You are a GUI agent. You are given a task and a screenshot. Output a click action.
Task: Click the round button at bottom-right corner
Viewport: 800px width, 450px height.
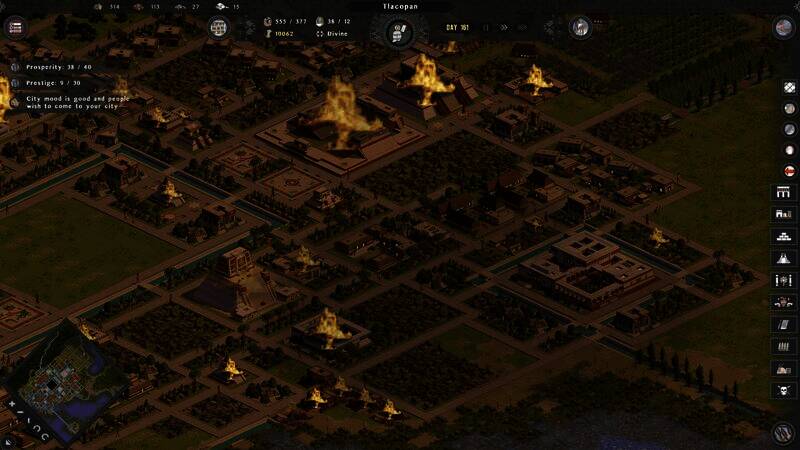click(784, 433)
